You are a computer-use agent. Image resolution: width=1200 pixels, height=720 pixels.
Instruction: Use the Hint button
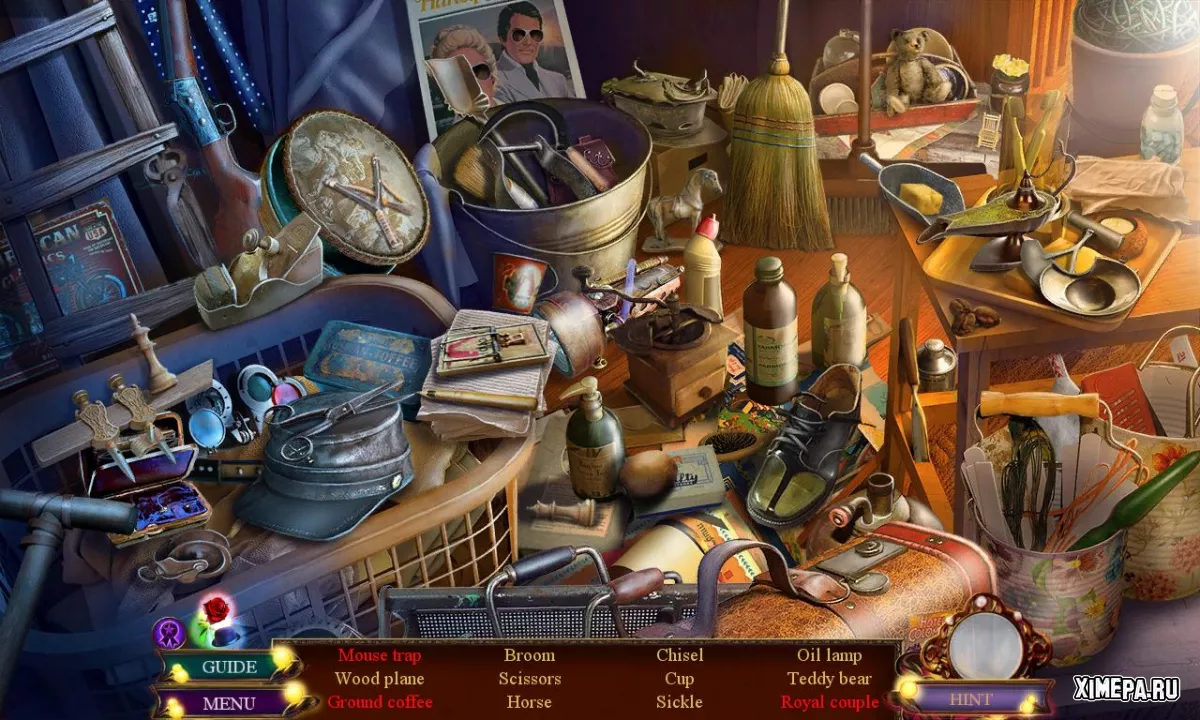click(x=971, y=699)
